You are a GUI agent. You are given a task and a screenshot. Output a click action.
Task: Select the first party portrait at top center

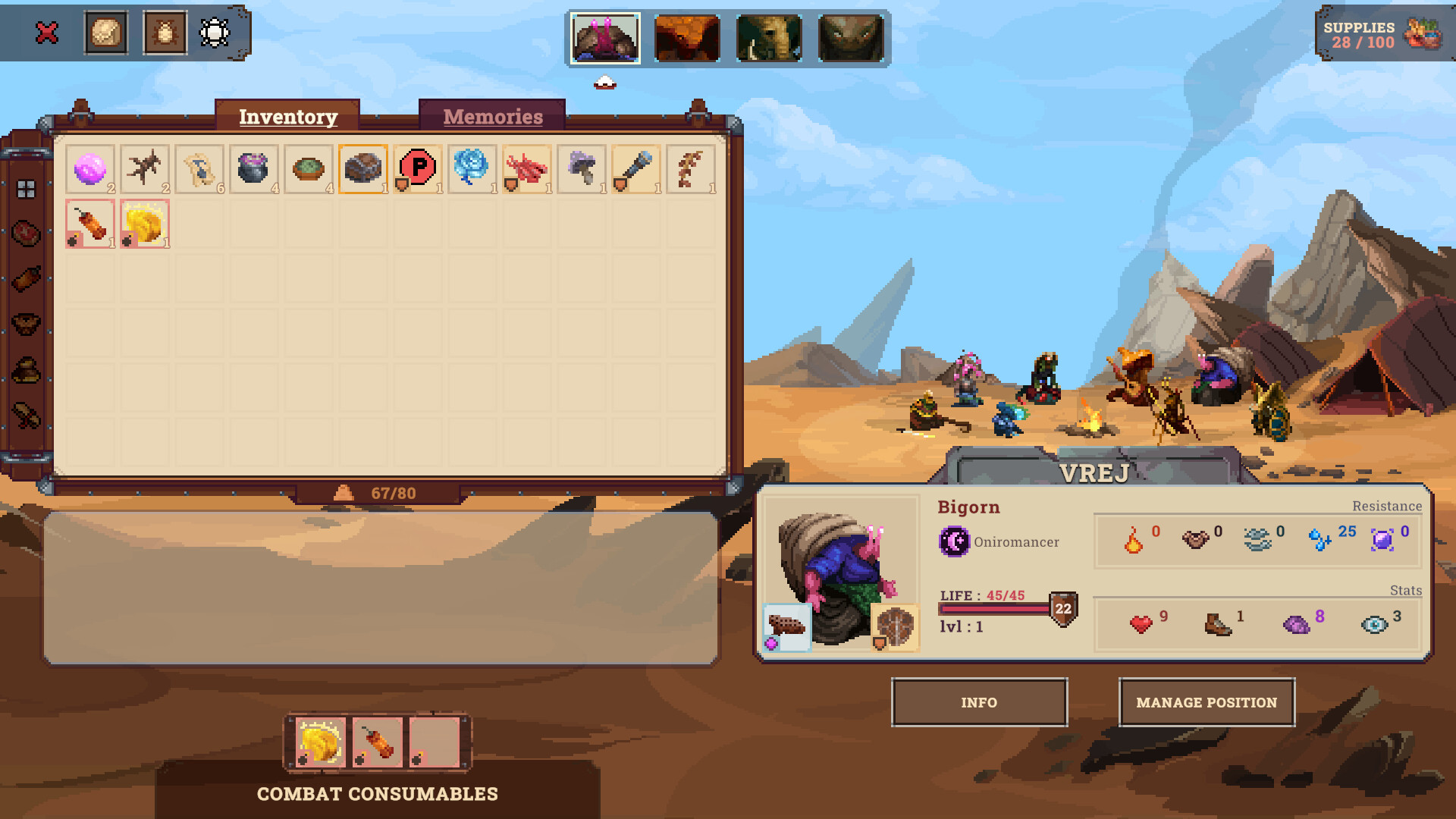[x=606, y=37]
